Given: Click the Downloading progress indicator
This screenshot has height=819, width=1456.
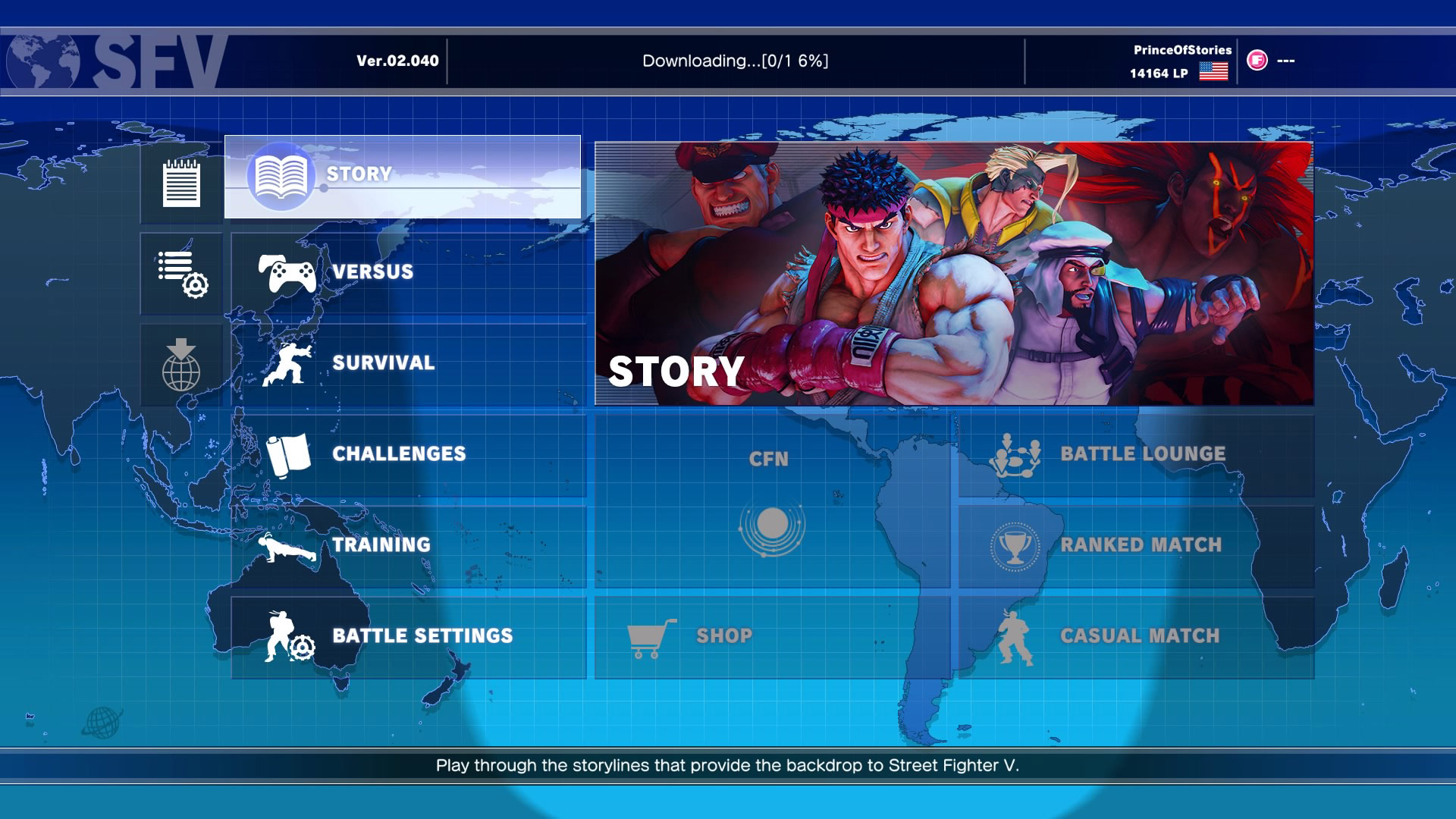Looking at the screenshot, I should point(736,58).
